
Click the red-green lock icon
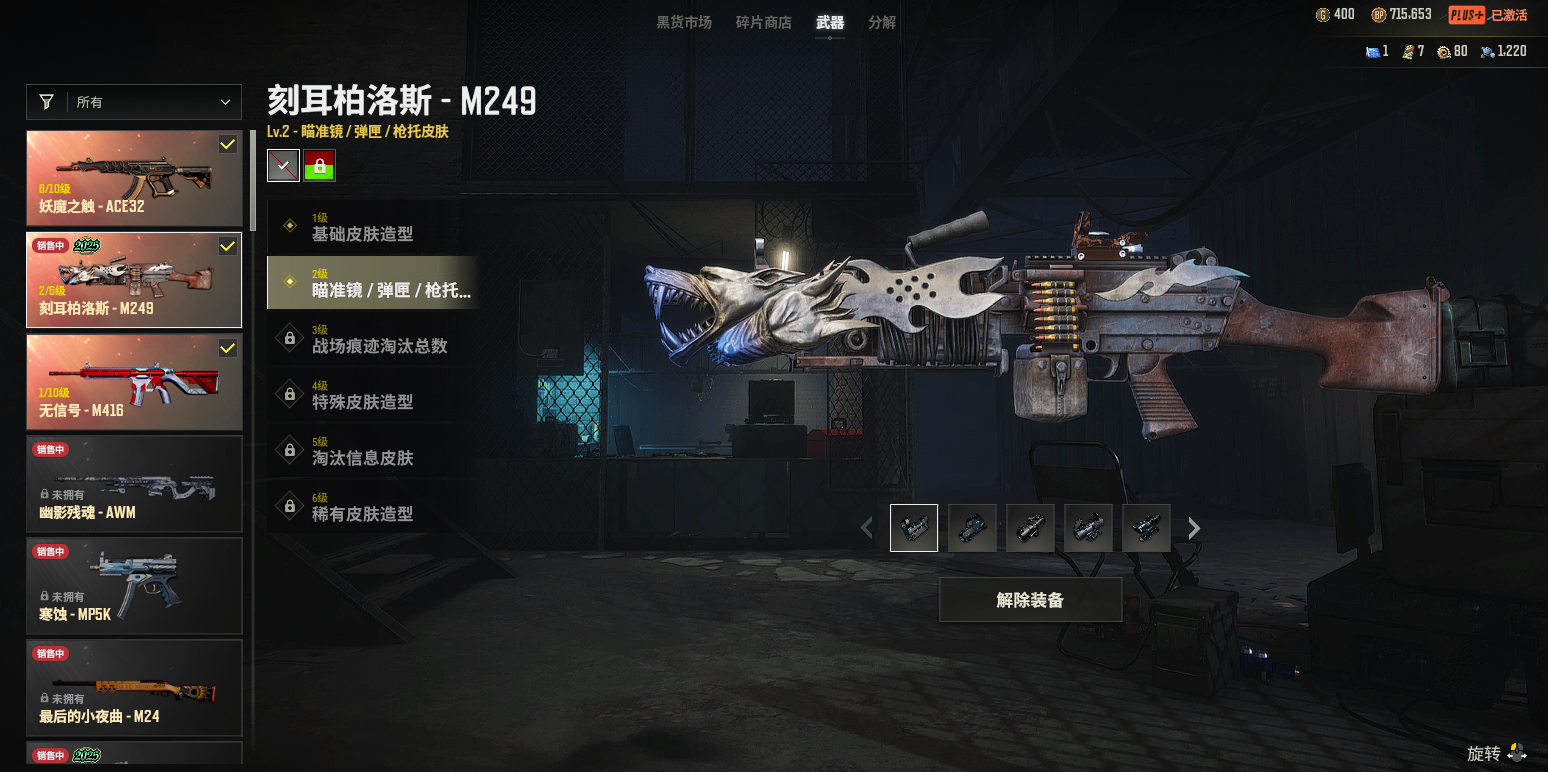320,165
